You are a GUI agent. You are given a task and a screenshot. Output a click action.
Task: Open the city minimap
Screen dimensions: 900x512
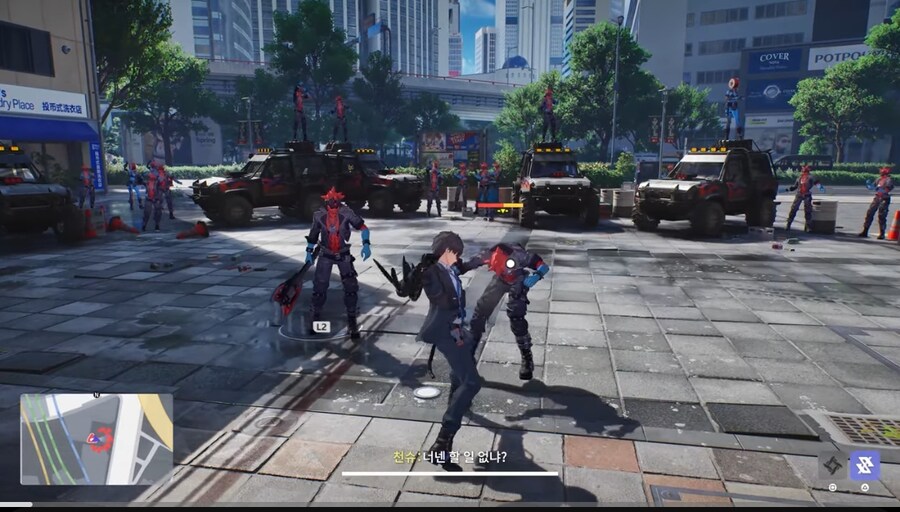tap(96, 438)
